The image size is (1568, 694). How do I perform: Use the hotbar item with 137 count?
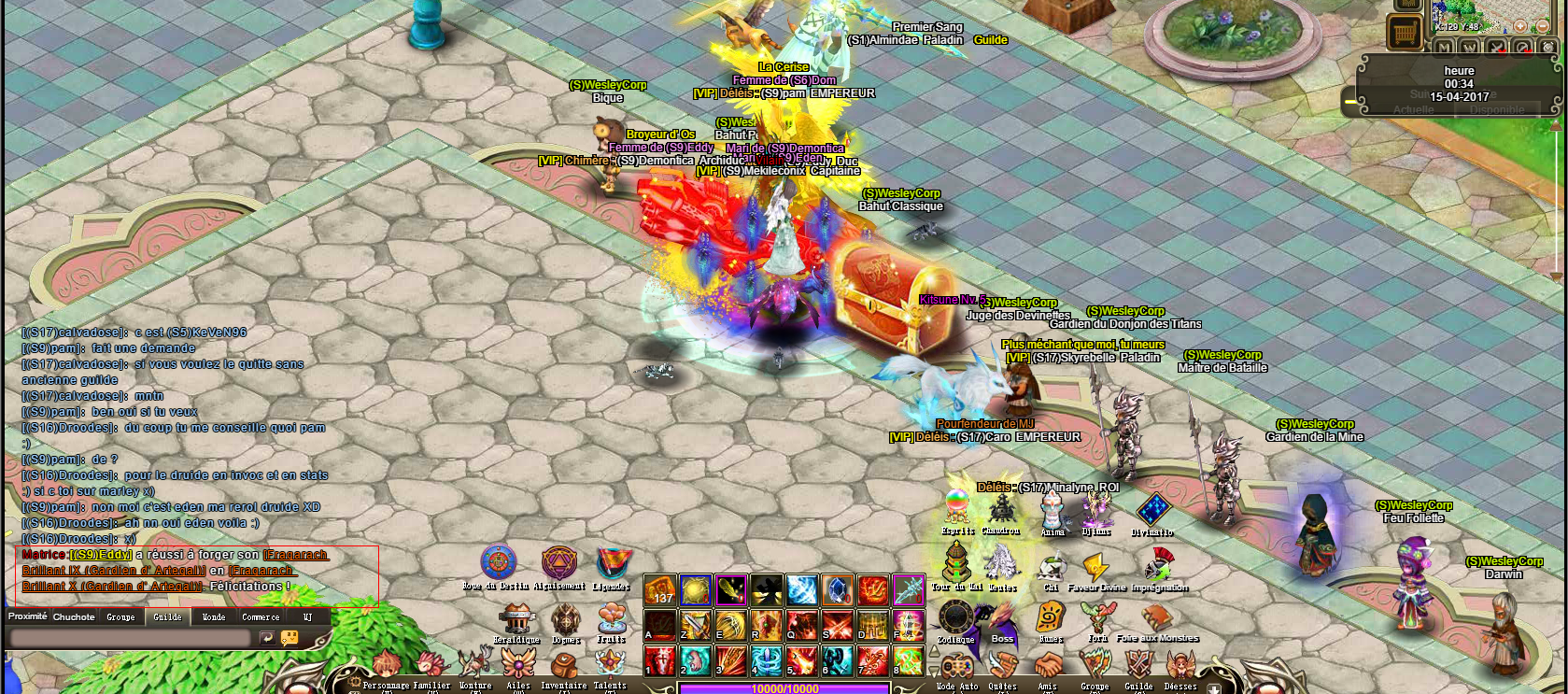click(x=660, y=590)
